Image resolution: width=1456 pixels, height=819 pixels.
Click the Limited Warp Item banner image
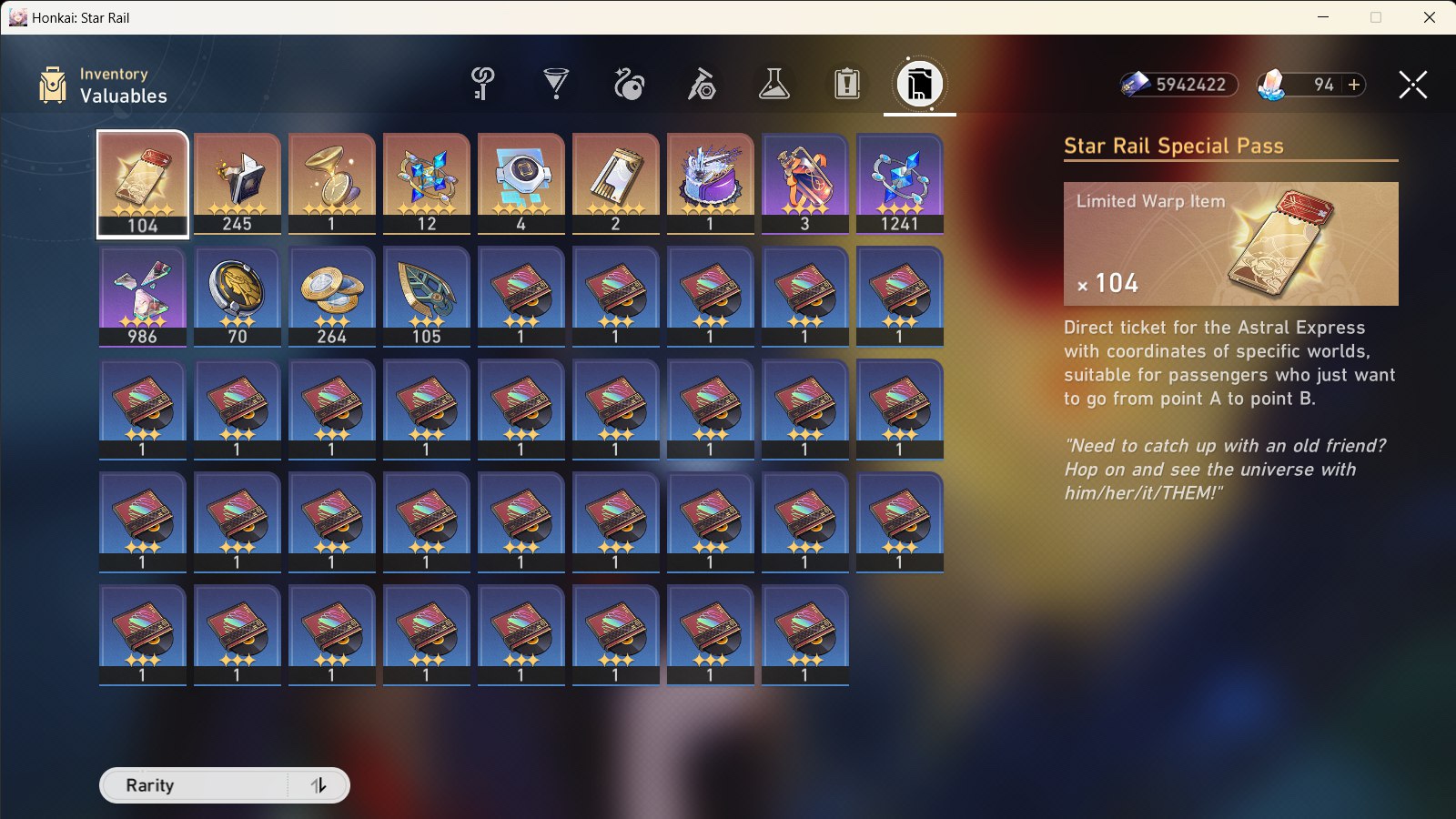[x=1230, y=246]
